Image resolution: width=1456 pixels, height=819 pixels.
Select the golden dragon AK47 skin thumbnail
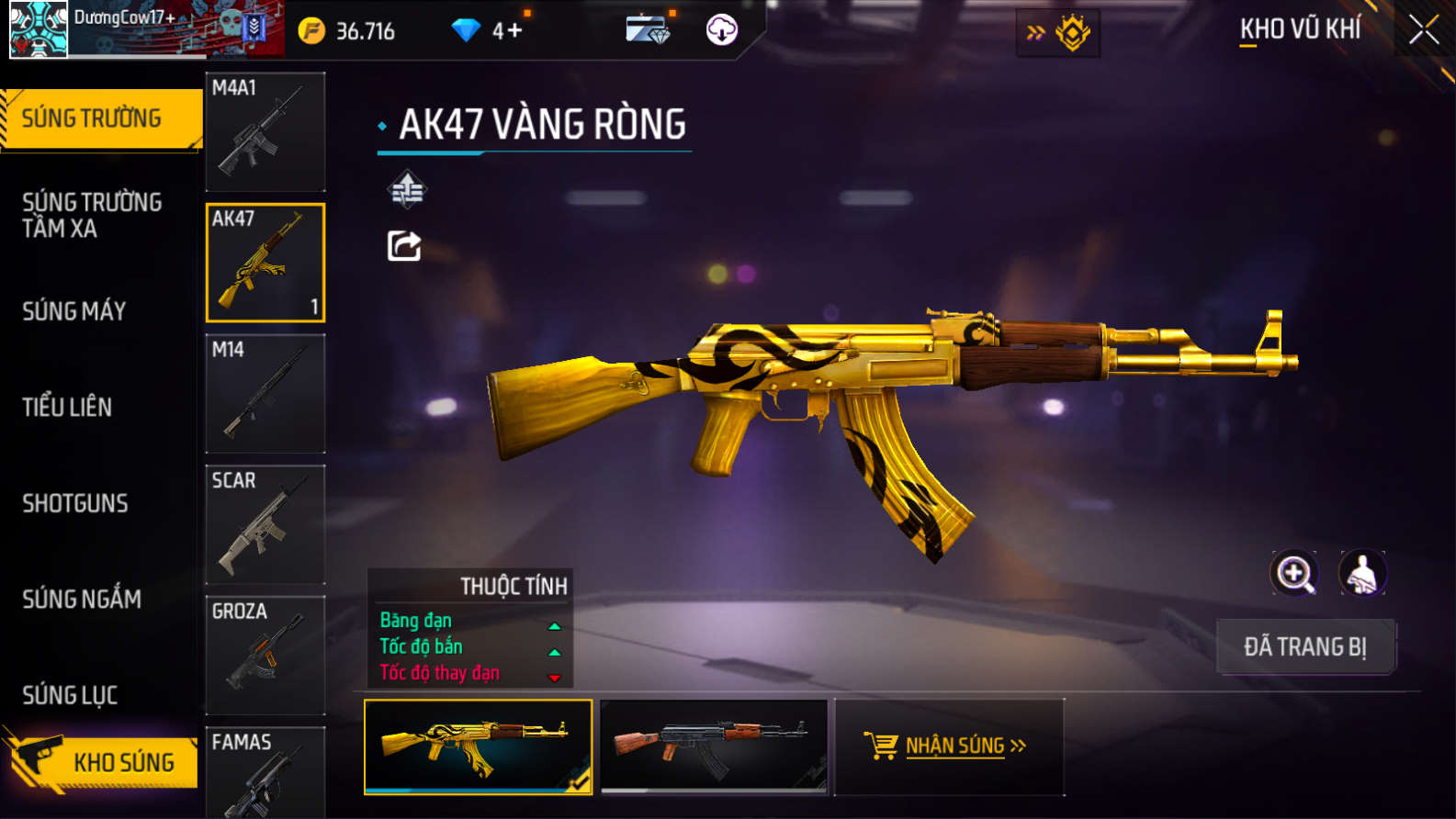coord(478,746)
